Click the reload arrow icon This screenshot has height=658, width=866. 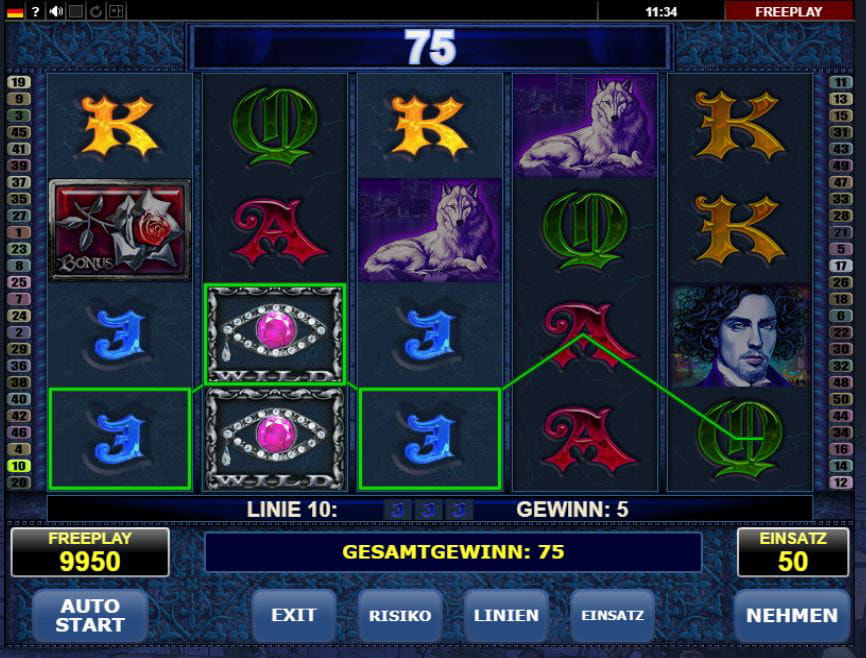coord(96,11)
